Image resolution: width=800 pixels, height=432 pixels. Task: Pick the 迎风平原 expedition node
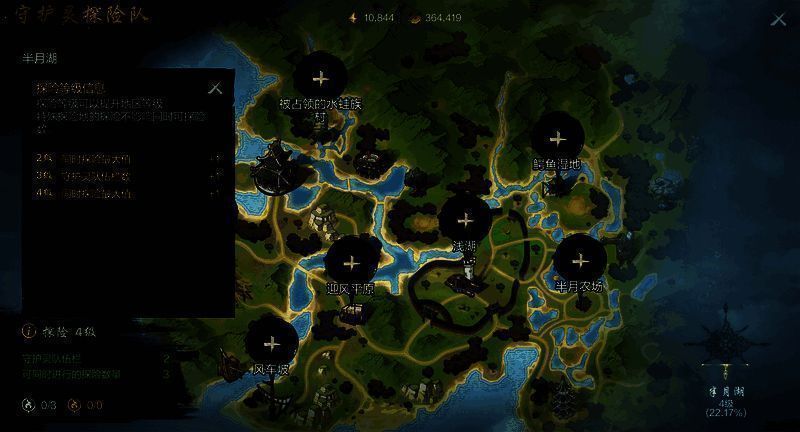click(351, 263)
